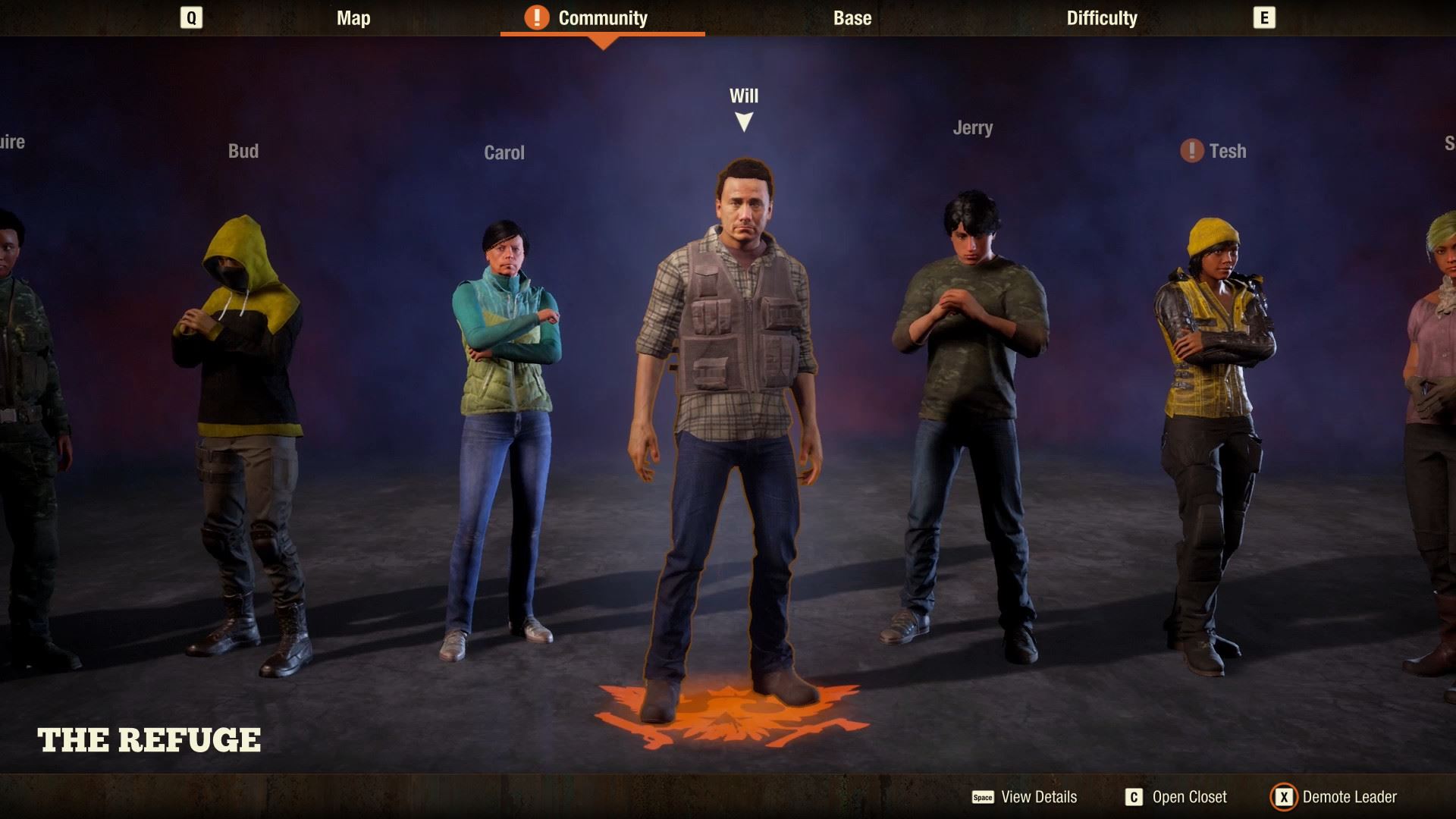Image resolution: width=1456 pixels, height=819 pixels.
Task: Open the Base tab
Action: 851,18
